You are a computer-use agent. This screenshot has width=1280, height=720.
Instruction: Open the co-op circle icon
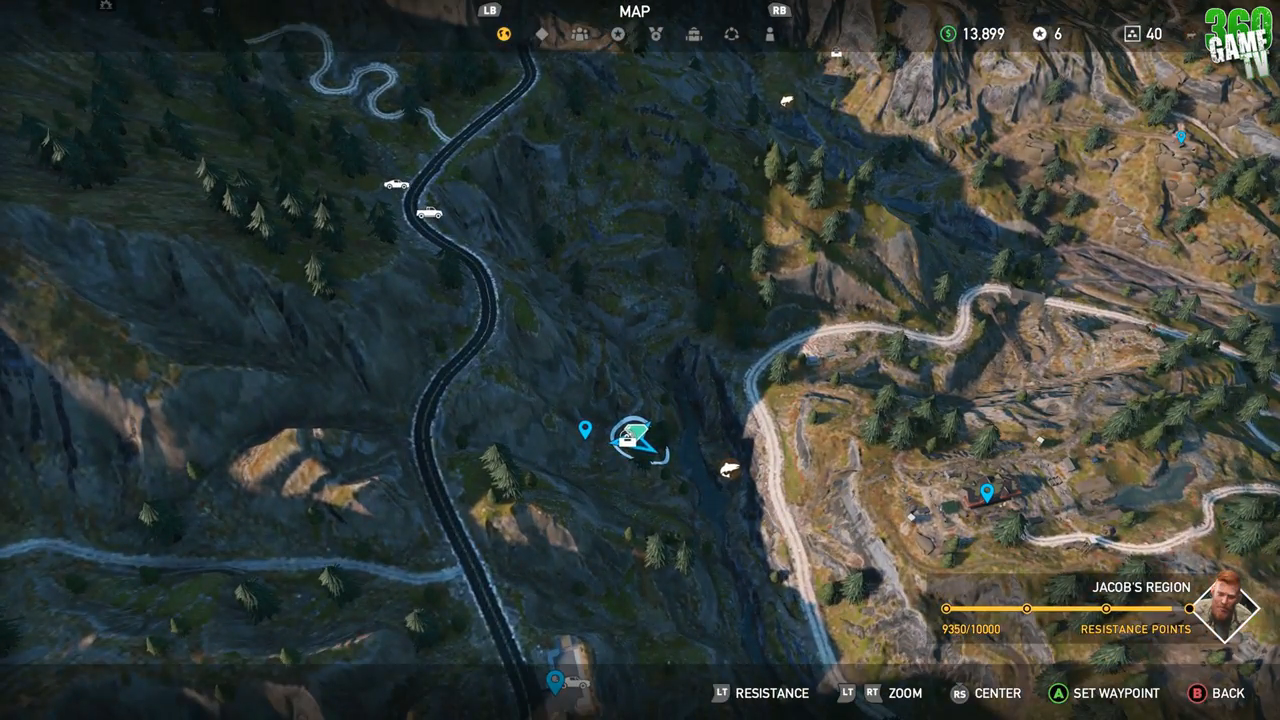(x=730, y=33)
